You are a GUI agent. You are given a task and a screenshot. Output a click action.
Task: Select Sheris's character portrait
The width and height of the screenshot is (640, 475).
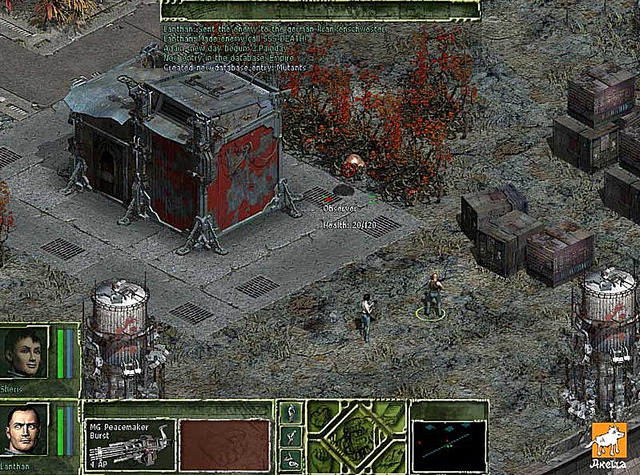point(25,351)
